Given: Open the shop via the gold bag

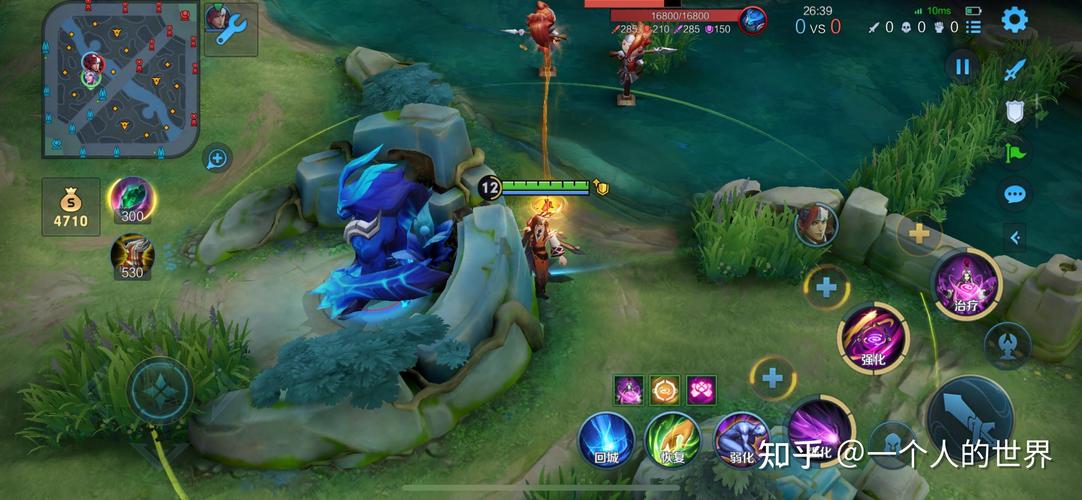Looking at the screenshot, I should tap(70, 206).
